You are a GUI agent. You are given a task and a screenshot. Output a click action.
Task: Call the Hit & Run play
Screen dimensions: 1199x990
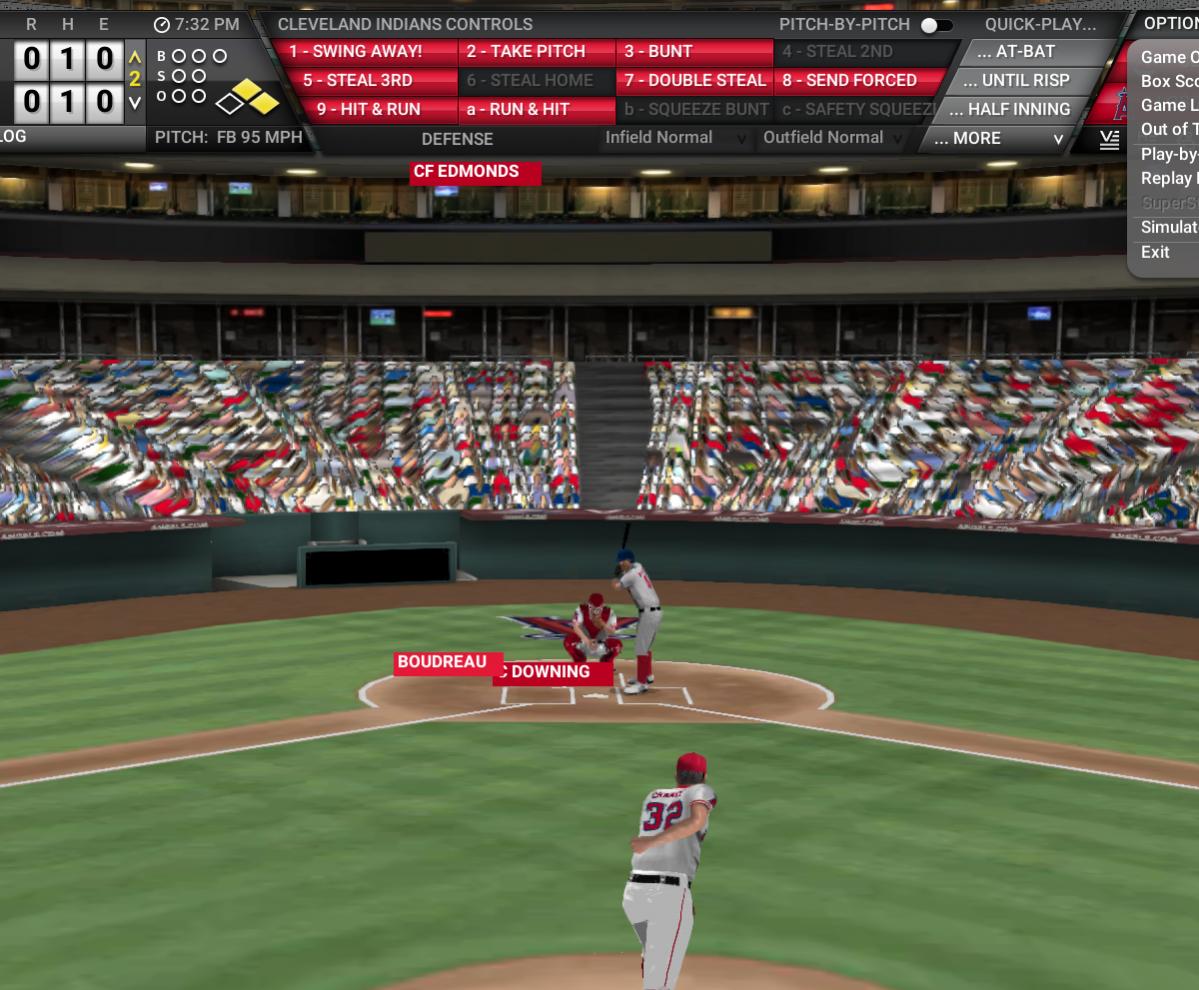click(367, 110)
